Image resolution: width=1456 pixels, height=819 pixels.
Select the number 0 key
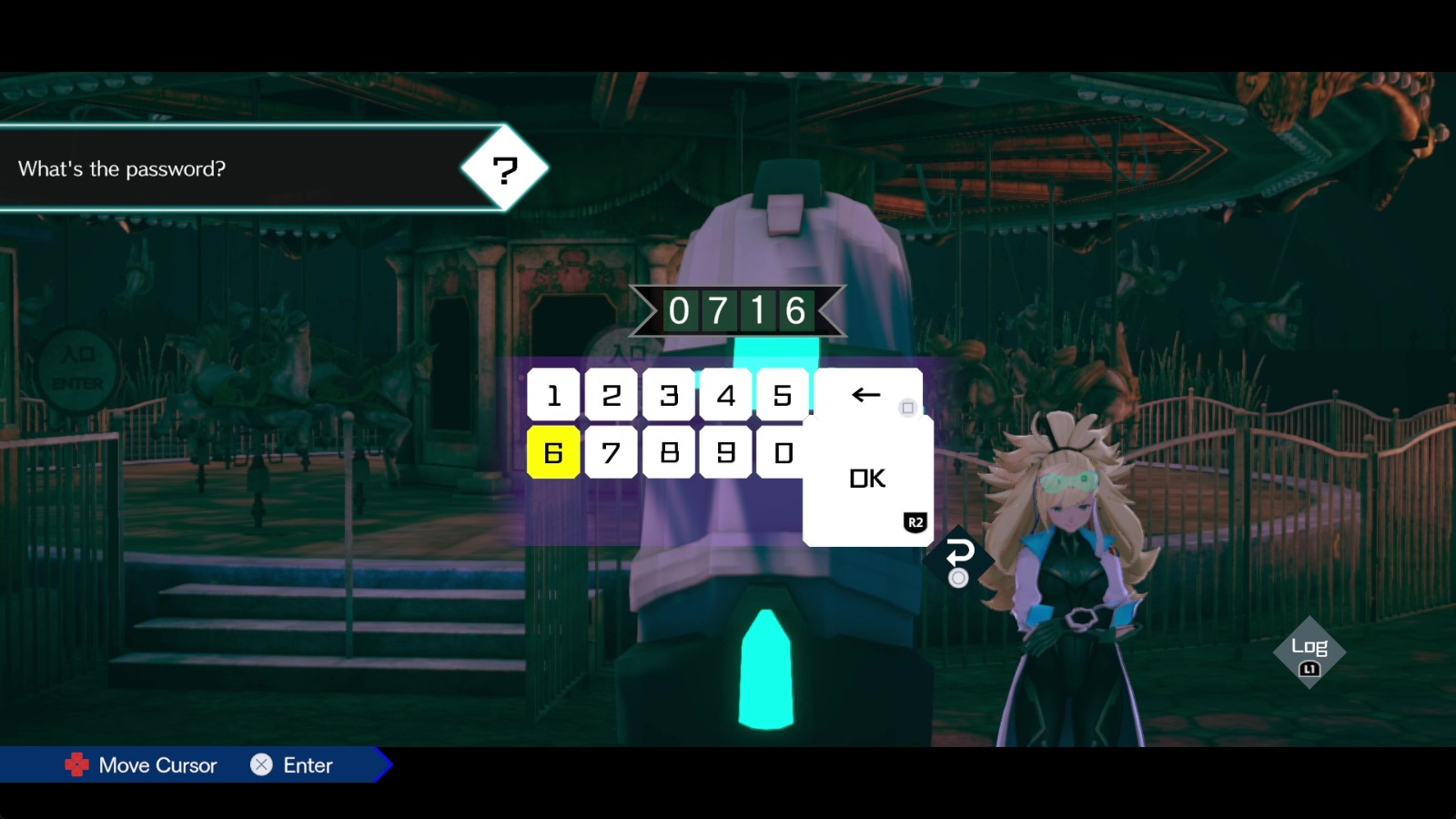tap(783, 452)
